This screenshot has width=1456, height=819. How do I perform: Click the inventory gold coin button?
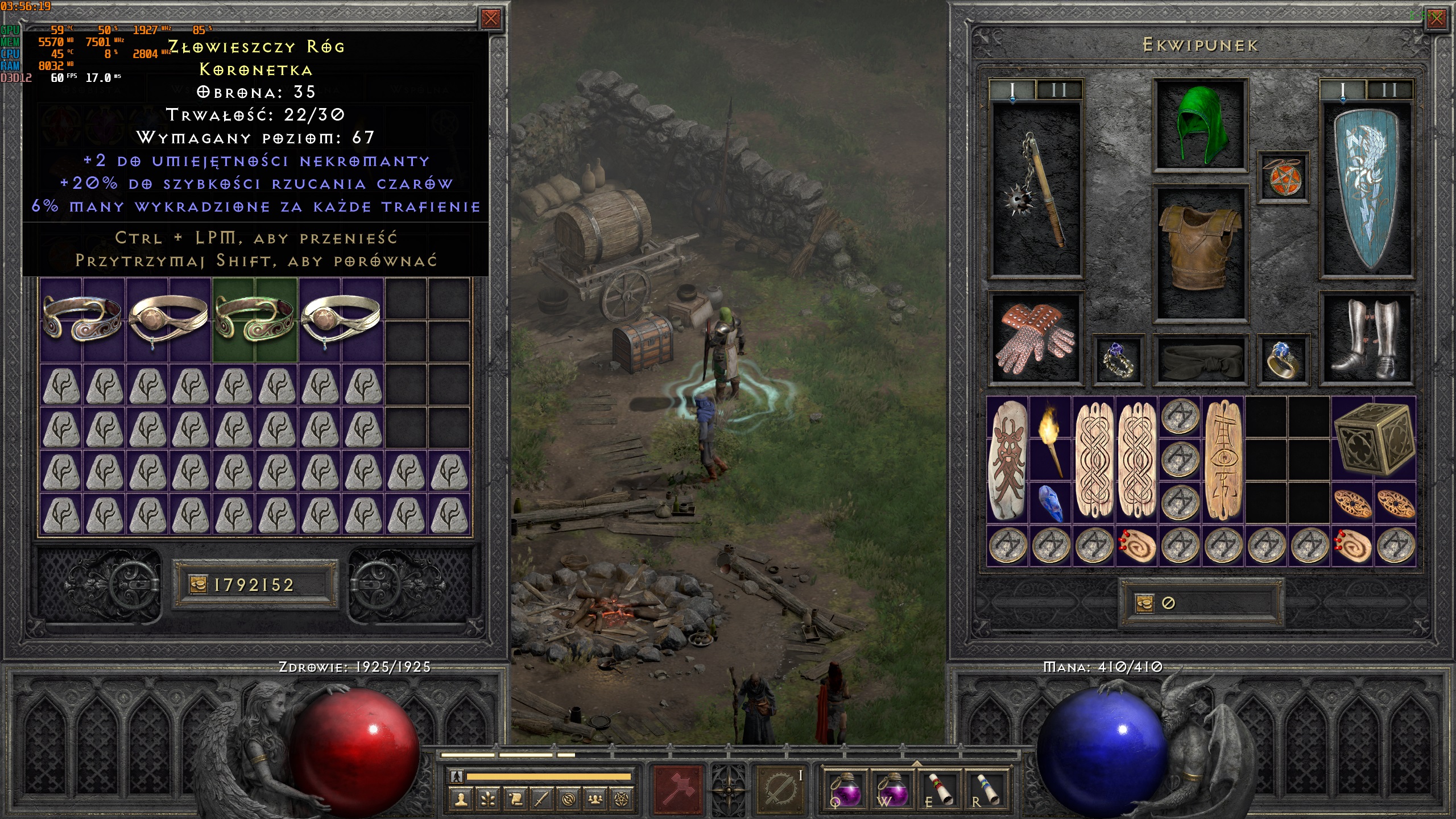tap(1144, 603)
